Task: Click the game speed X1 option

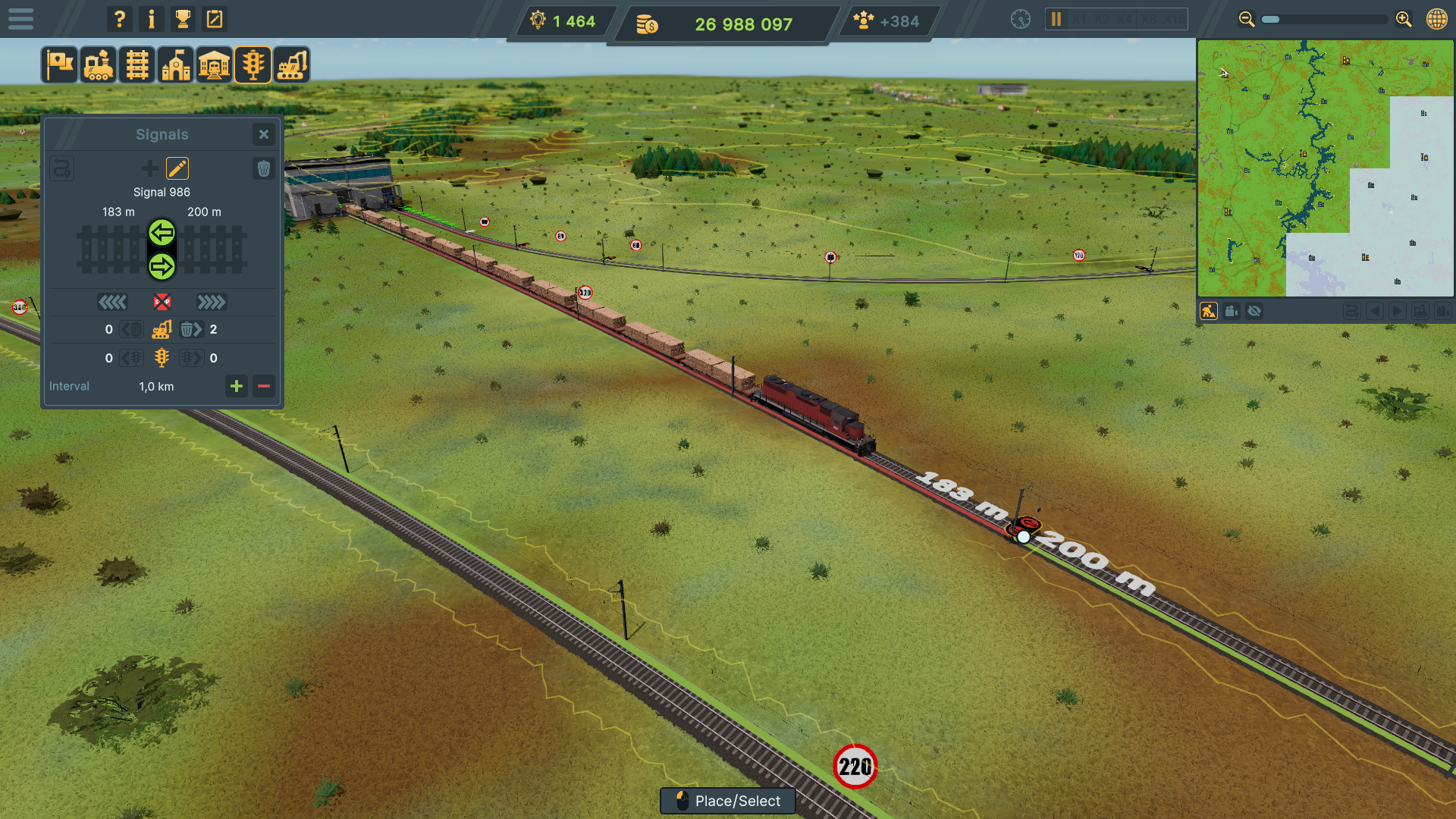Action: (1078, 20)
